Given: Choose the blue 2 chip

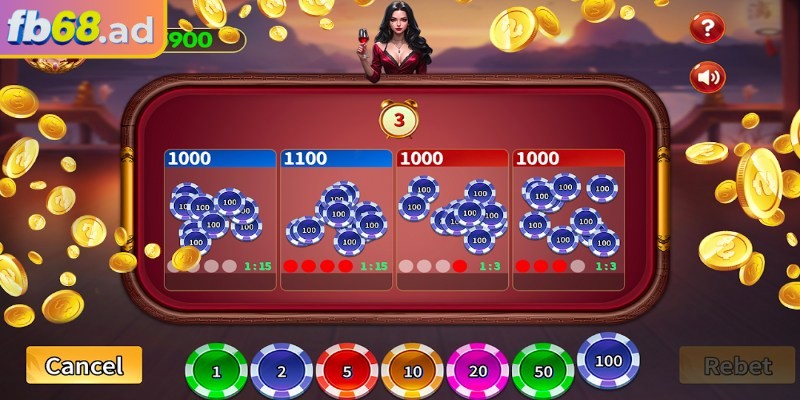Looking at the screenshot, I should point(282,371).
